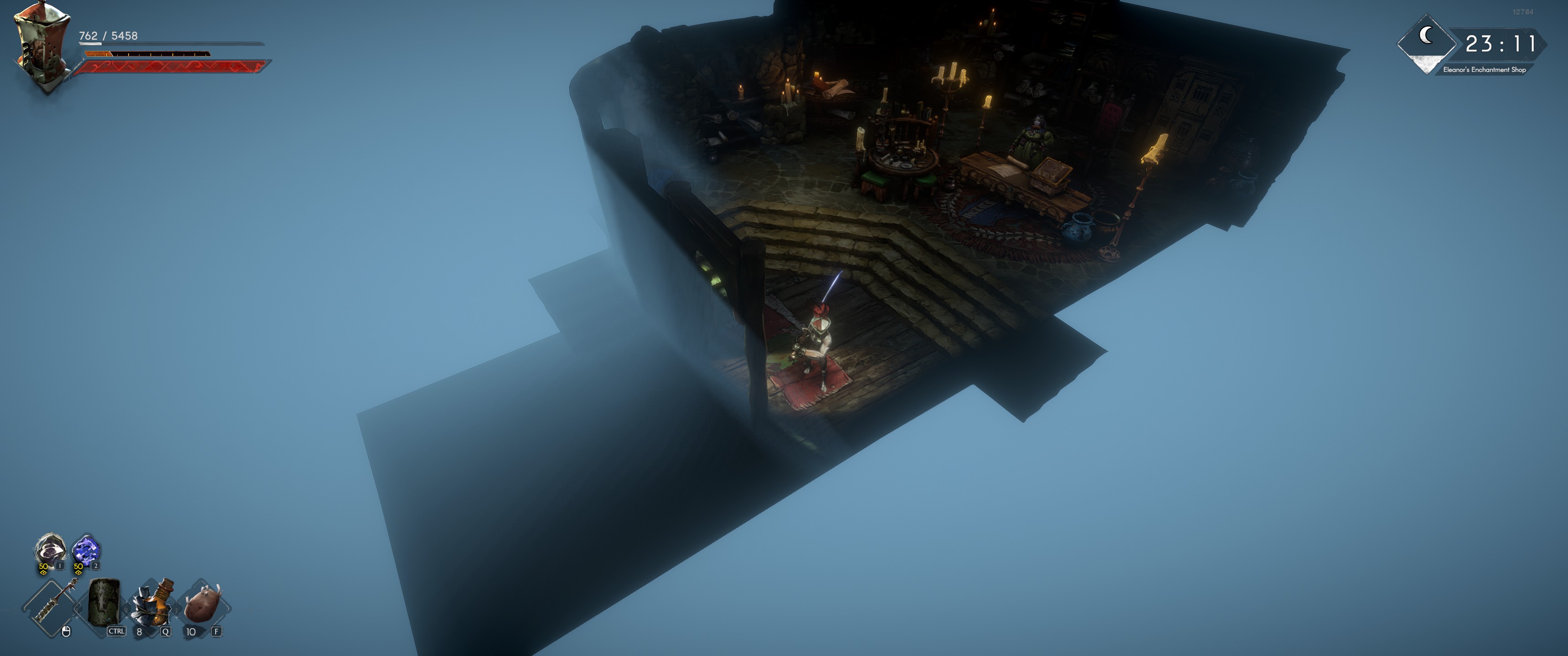Click the crescent moon time-of-day icon
The height and width of the screenshot is (656, 1568).
1426,36
